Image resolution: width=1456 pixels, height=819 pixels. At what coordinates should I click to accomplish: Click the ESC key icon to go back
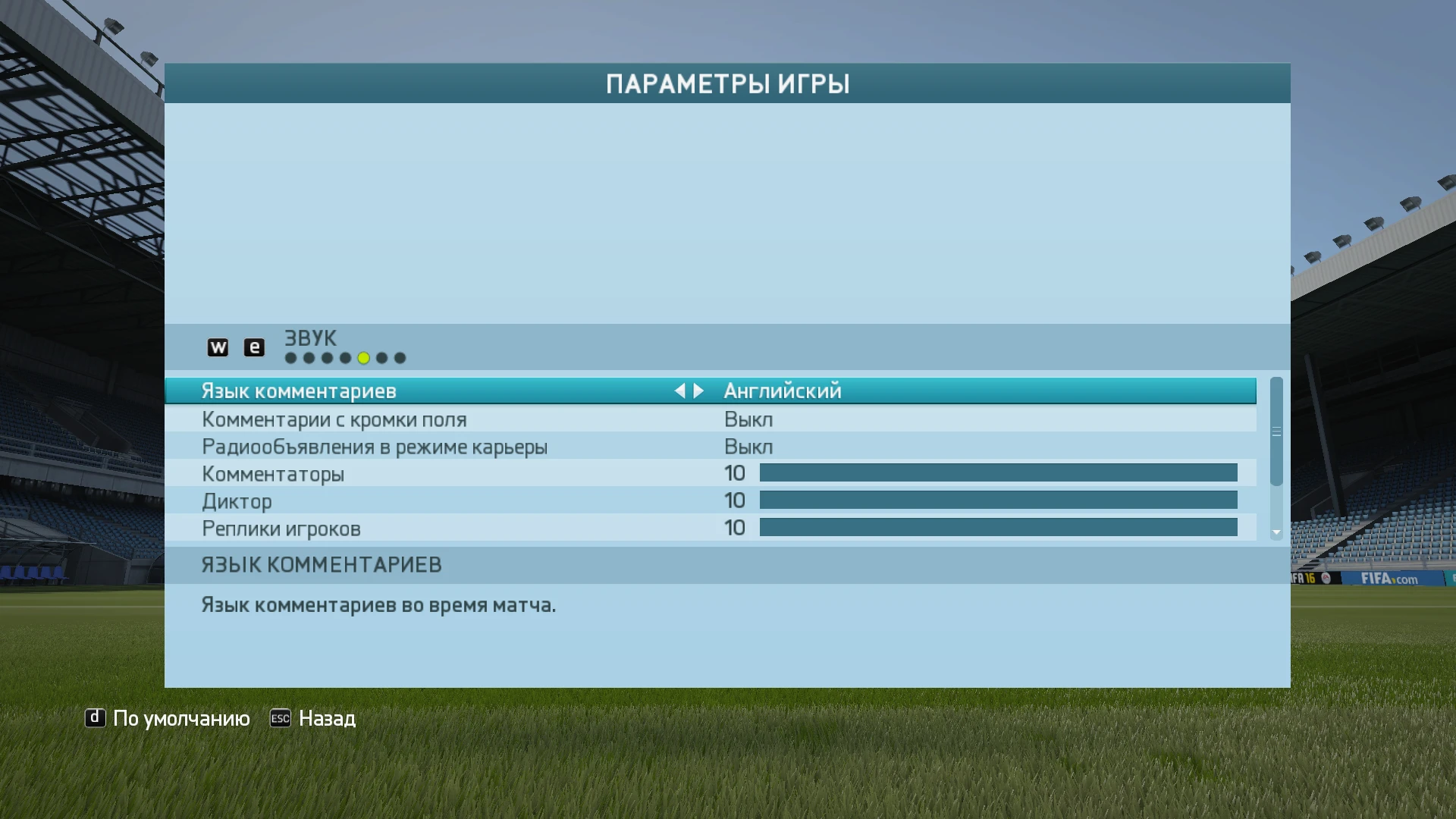280,718
